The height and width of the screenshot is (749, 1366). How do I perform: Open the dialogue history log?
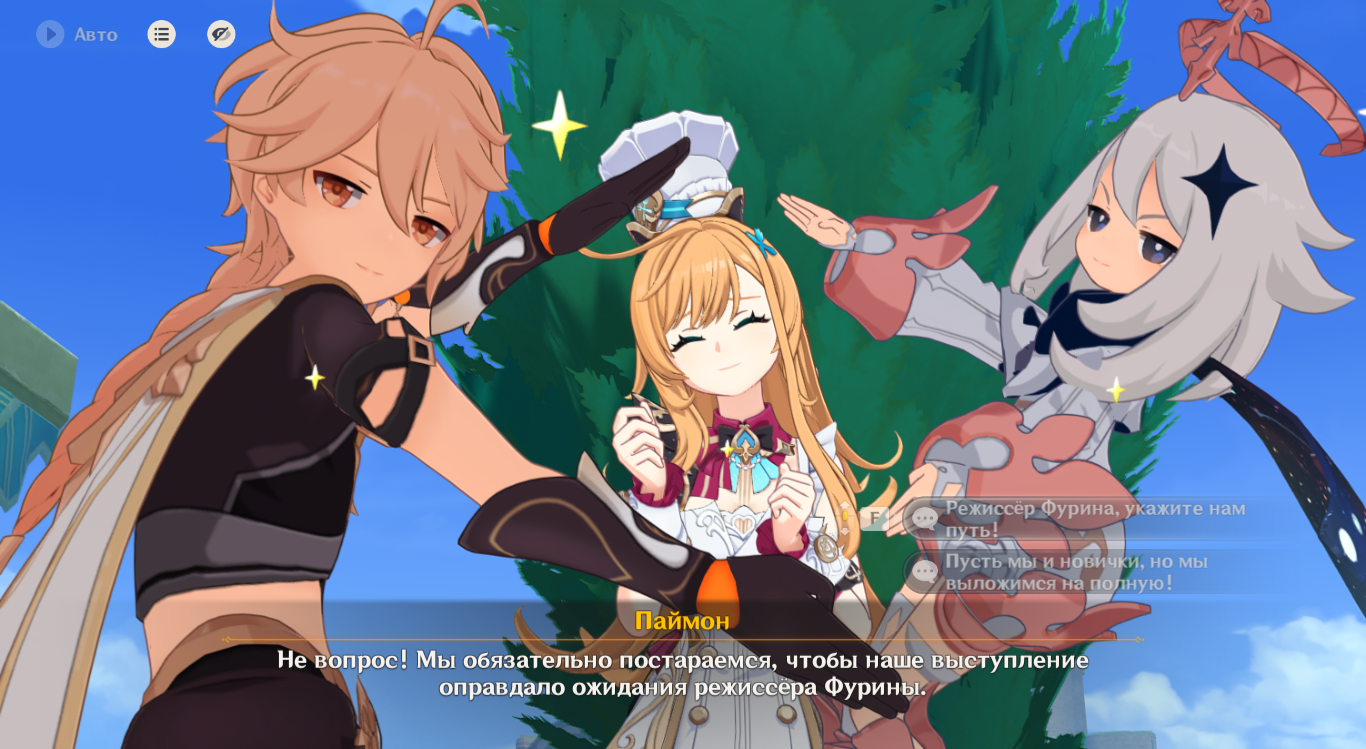161,34
